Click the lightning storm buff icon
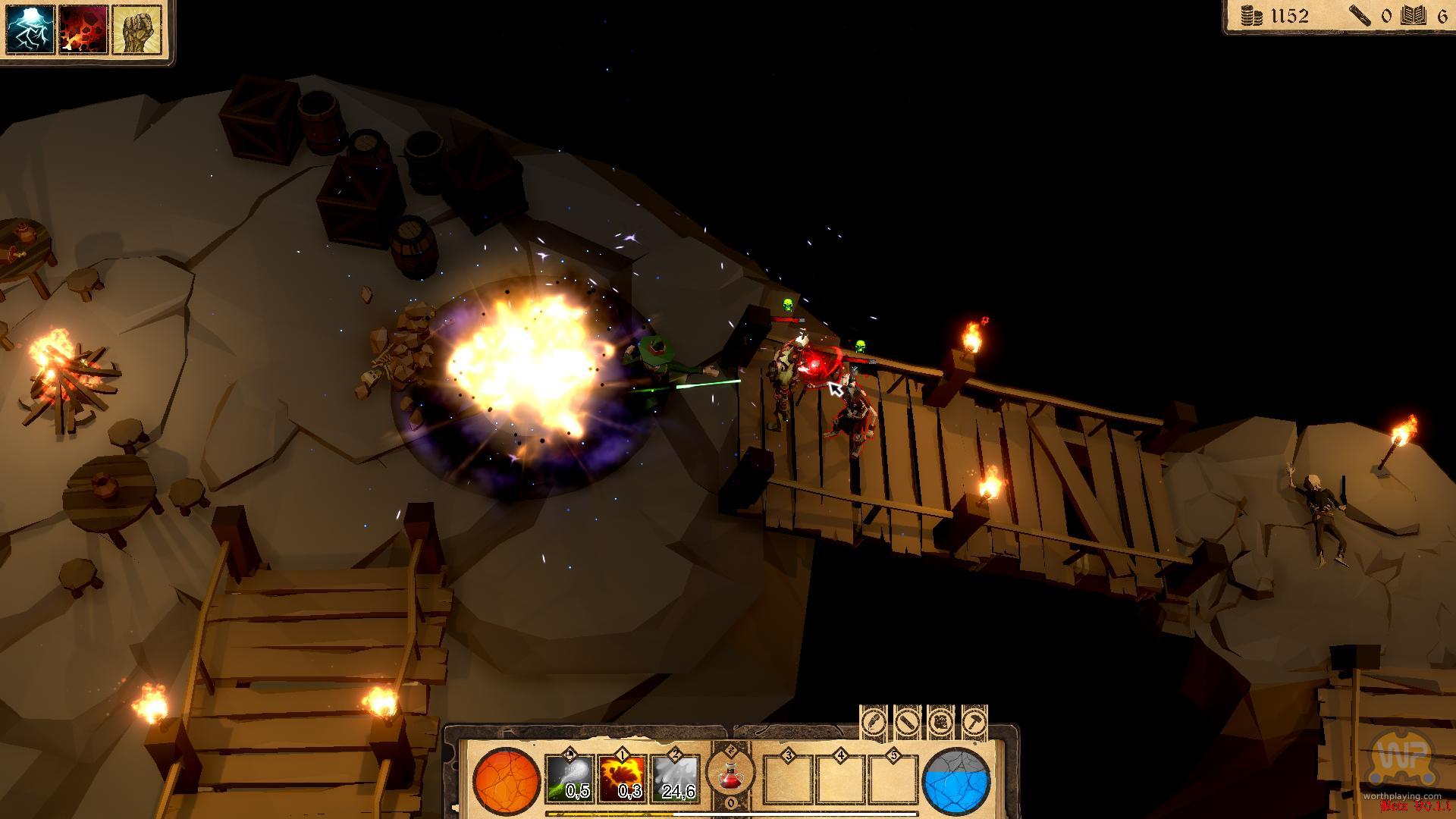Screen dimensions: 1456x819 click(30, 30)
